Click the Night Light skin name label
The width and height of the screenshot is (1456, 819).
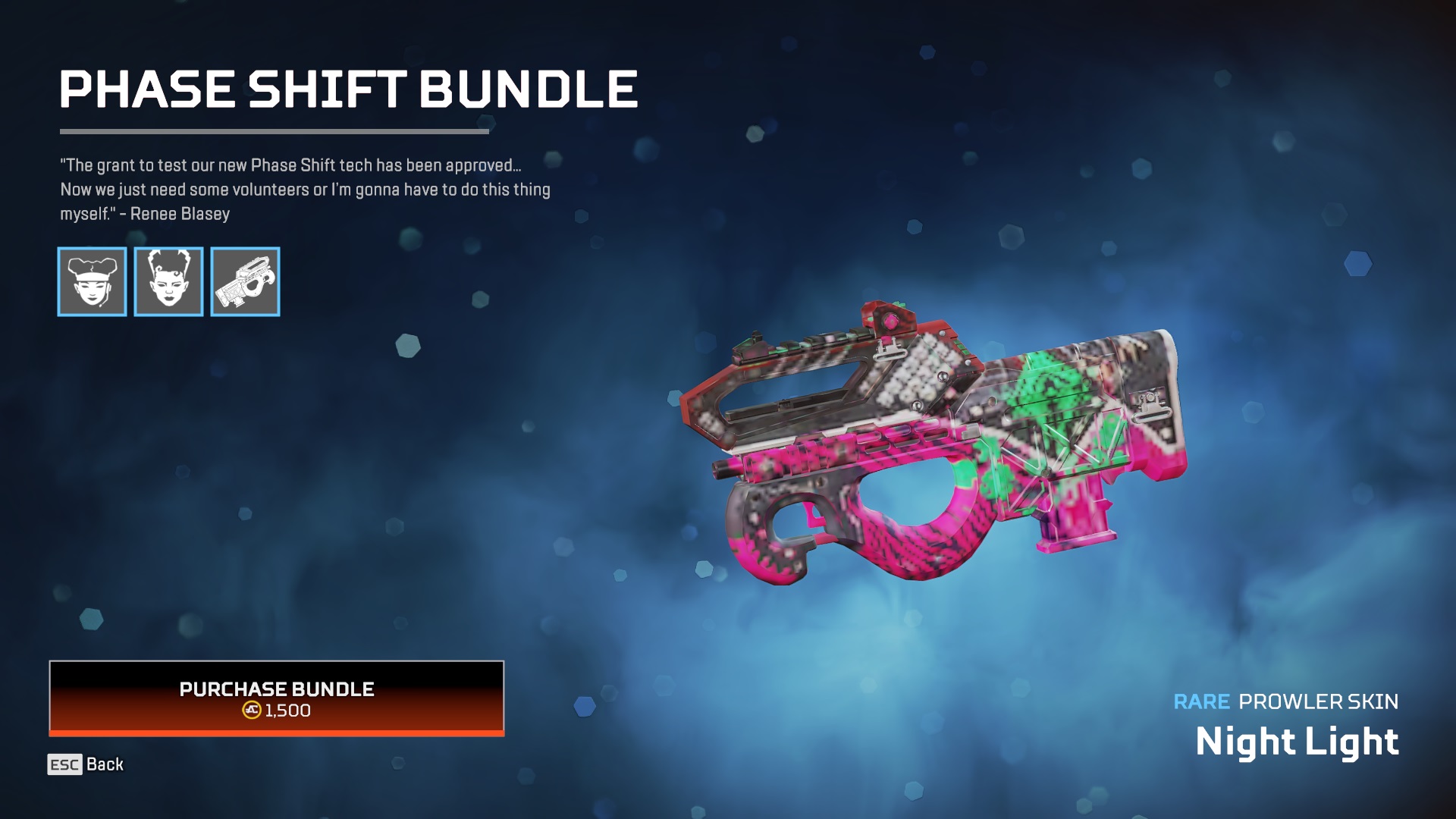point(1298,742)
